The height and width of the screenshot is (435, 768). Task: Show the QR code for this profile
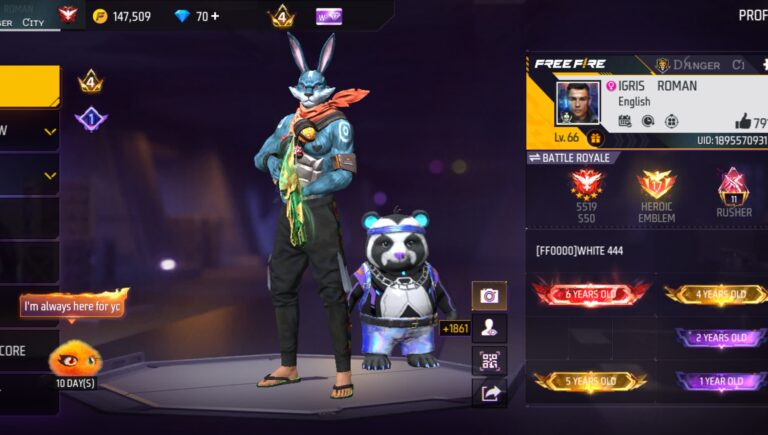[489, 360]
